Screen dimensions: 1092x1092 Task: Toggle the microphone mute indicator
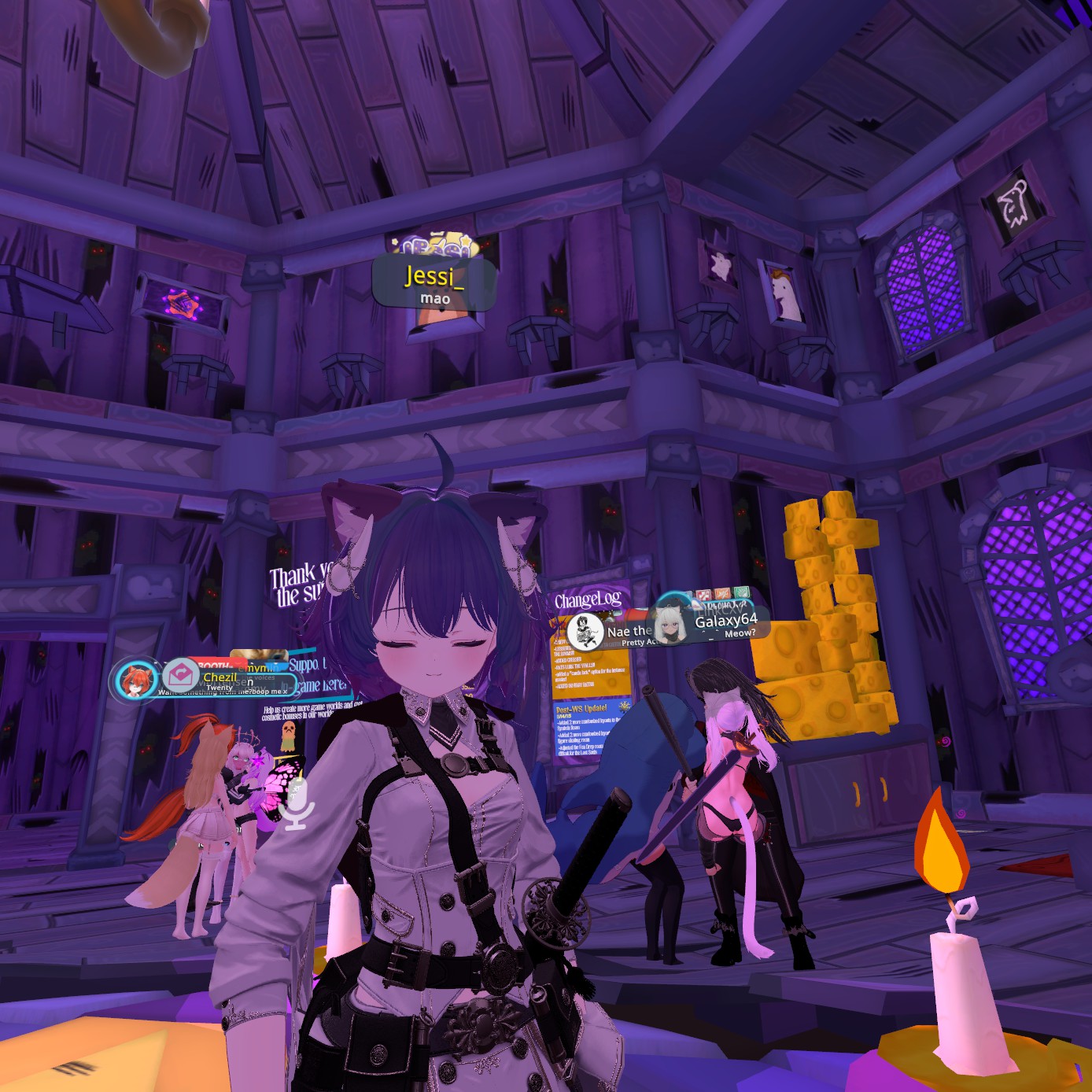297,805
